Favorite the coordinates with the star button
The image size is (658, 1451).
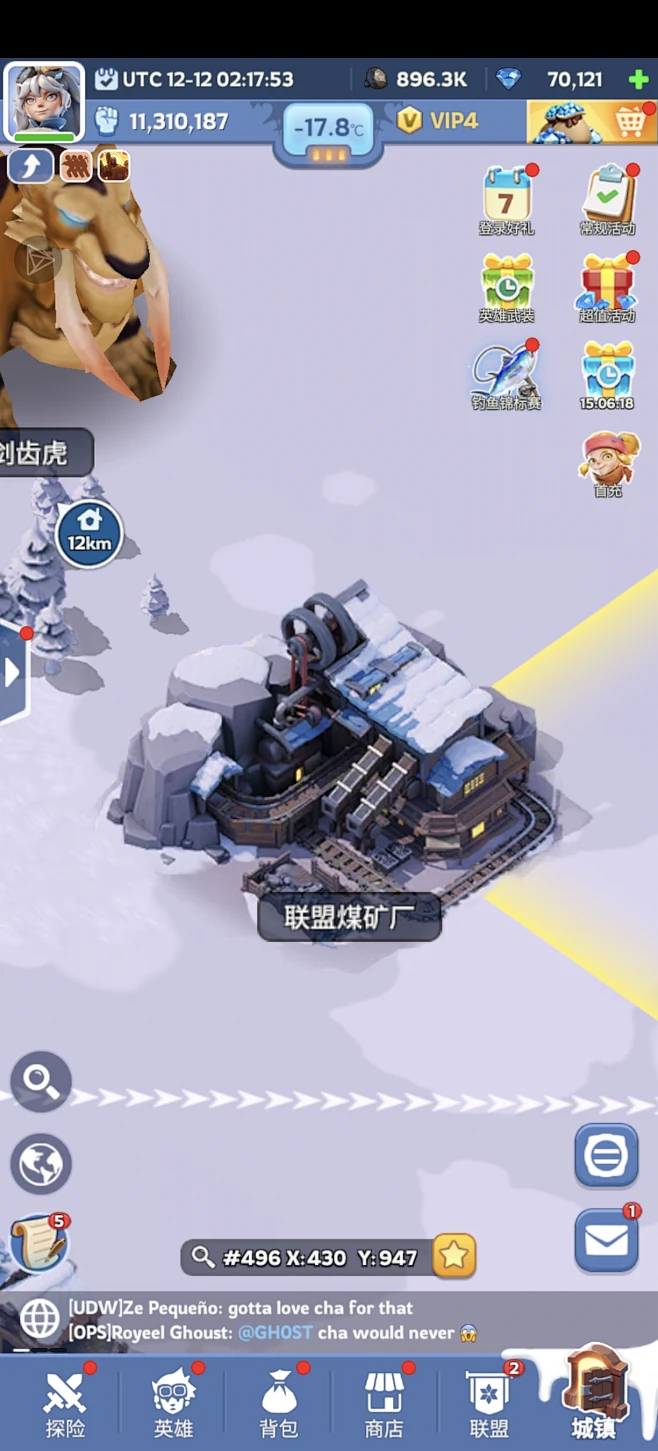(454, 1256)
